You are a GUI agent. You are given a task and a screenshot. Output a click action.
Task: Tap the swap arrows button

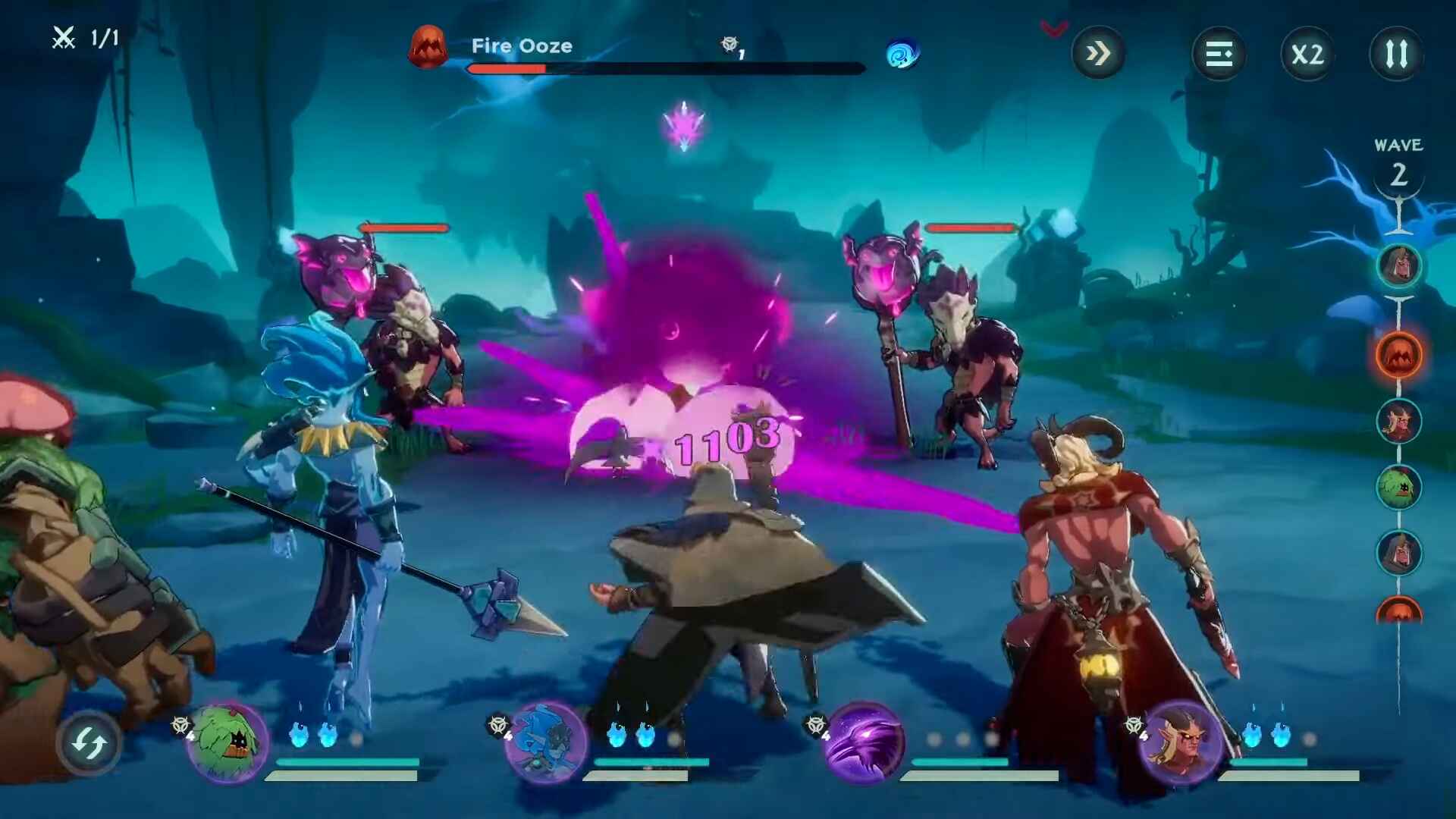point(89,743)
